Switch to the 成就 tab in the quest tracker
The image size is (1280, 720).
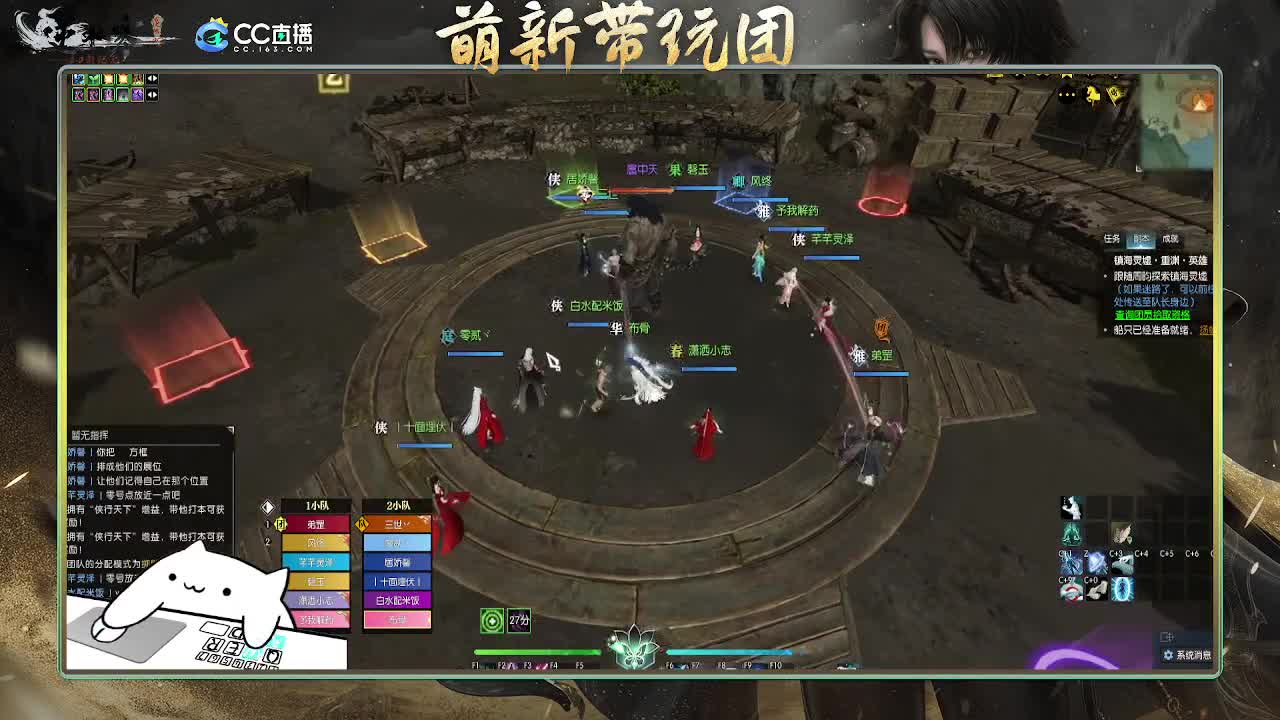pos(1171,239)
